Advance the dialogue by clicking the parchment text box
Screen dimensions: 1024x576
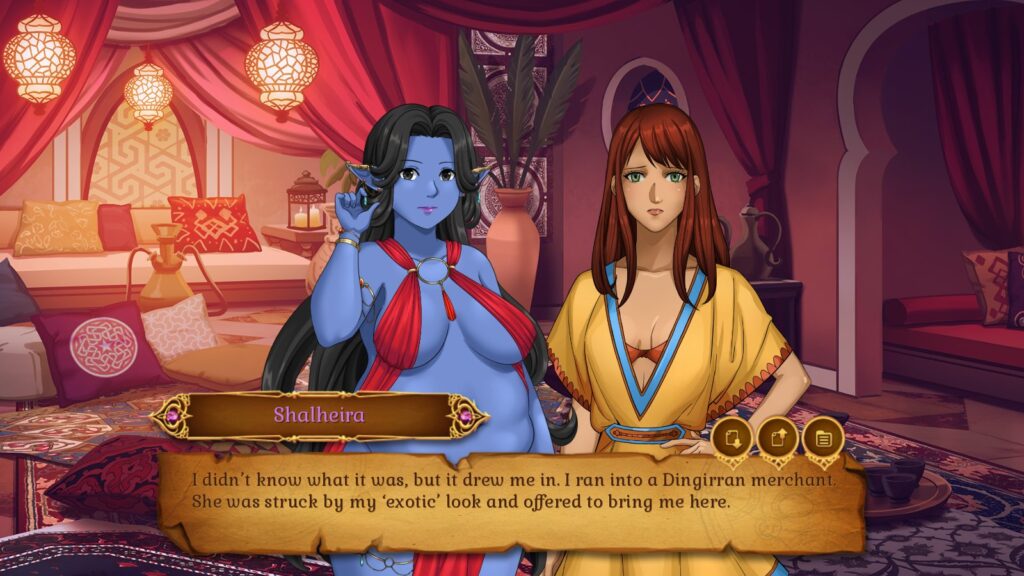point(510,510)
